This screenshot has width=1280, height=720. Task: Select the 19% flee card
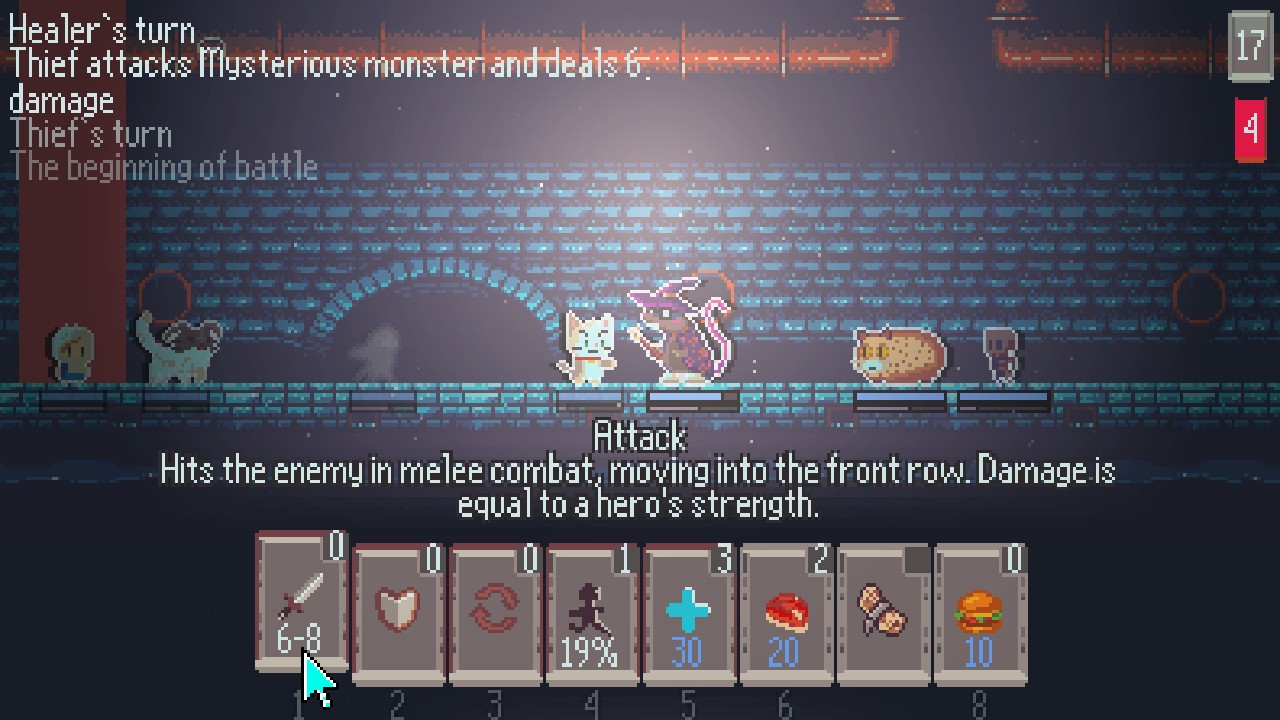click(591, 610)
